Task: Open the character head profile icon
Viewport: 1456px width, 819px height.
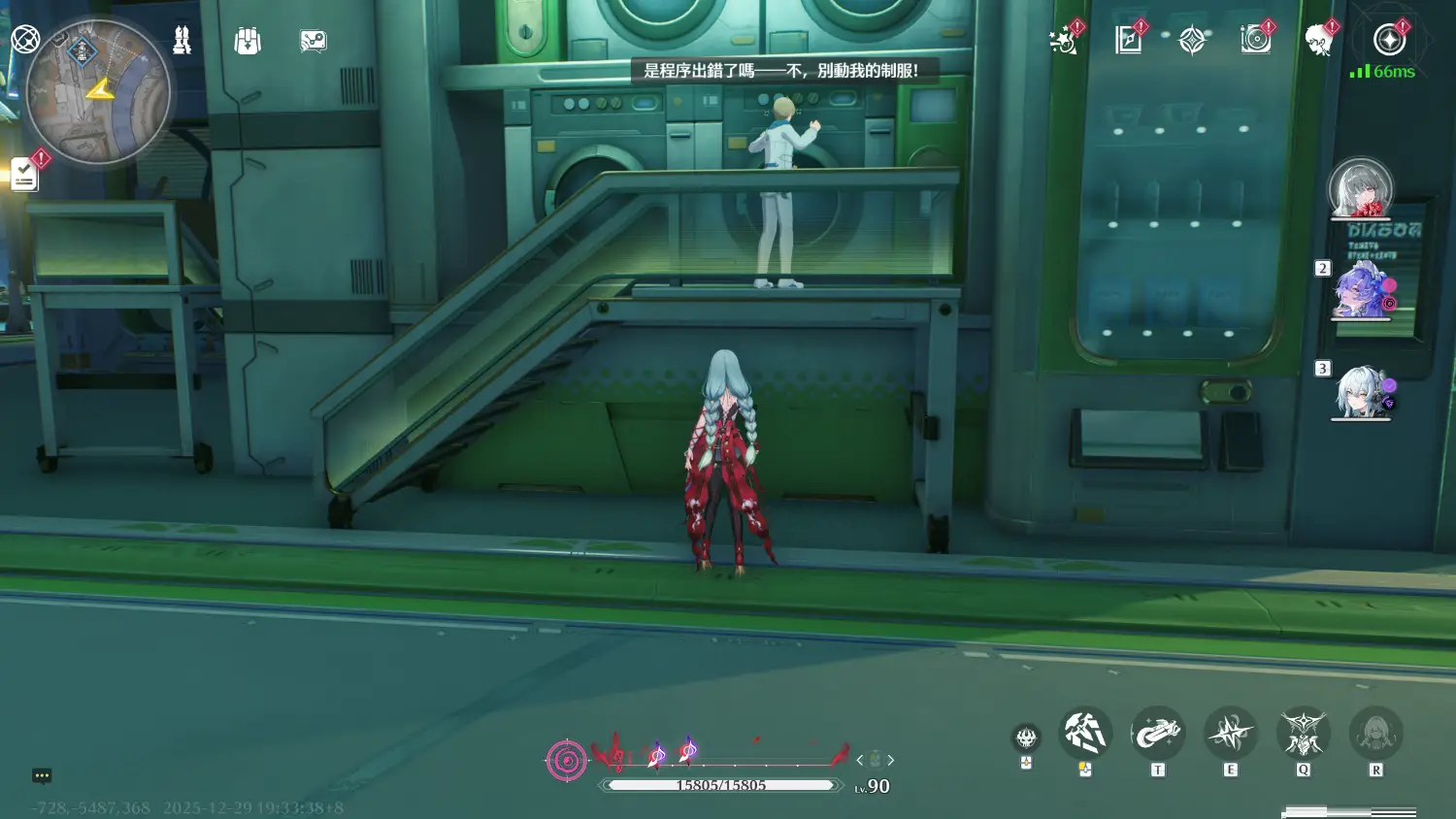Action: [x=1318, y=40]
